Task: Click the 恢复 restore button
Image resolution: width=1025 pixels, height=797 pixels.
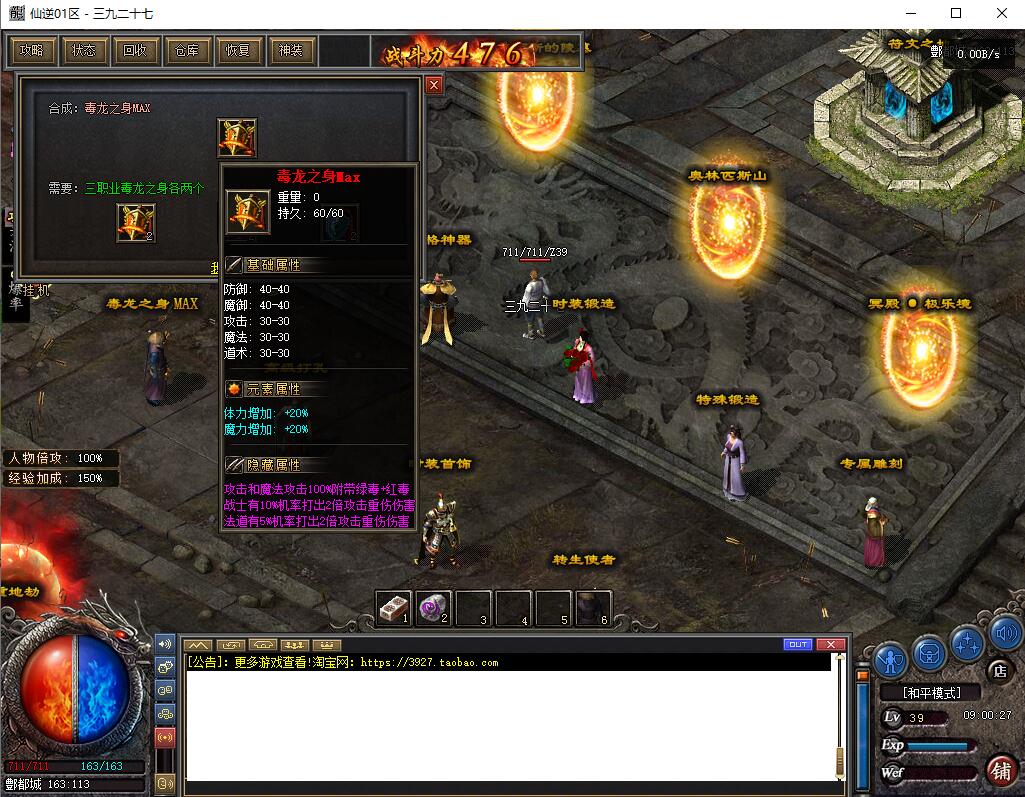Action: (239, 50)
